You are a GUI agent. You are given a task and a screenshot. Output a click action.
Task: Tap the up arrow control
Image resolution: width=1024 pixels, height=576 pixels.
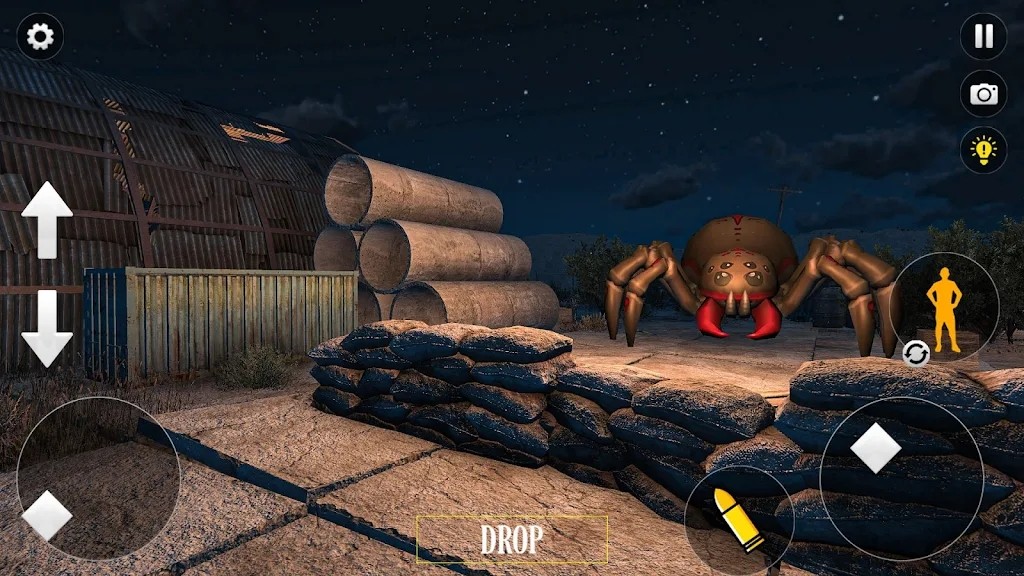tap(47, 219)
